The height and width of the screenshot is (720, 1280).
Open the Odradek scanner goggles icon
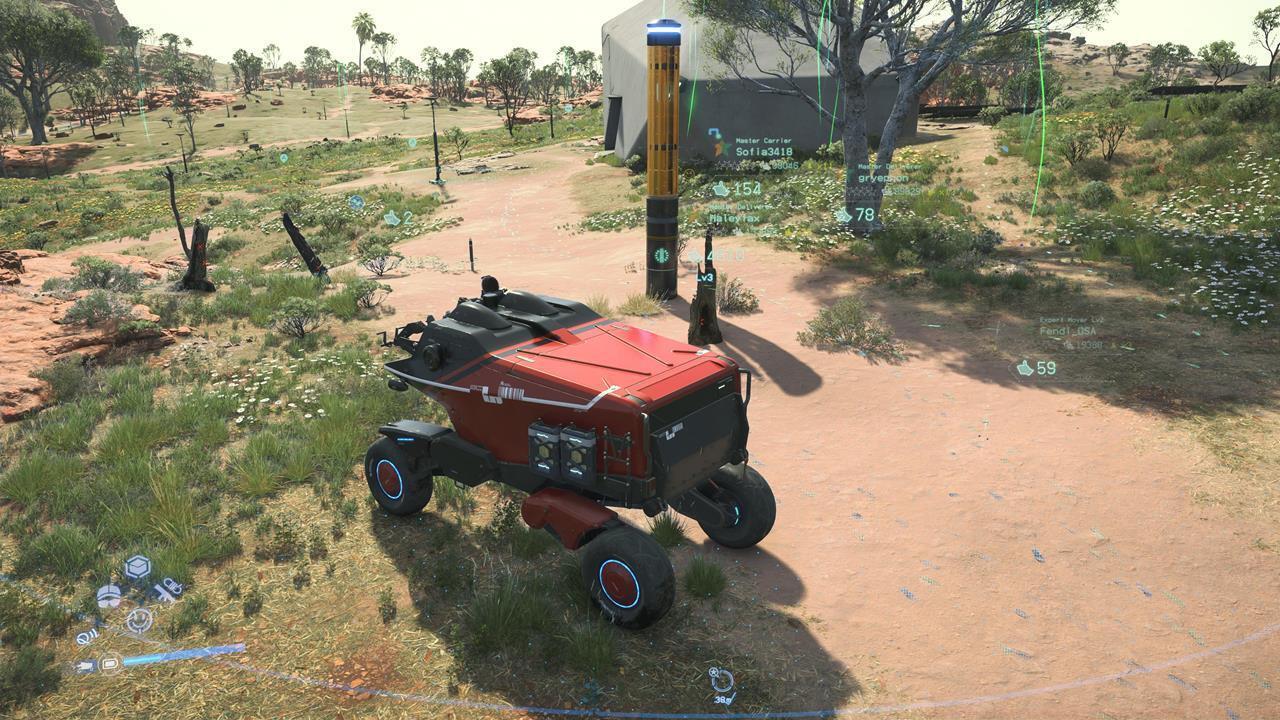click(109, 596)
